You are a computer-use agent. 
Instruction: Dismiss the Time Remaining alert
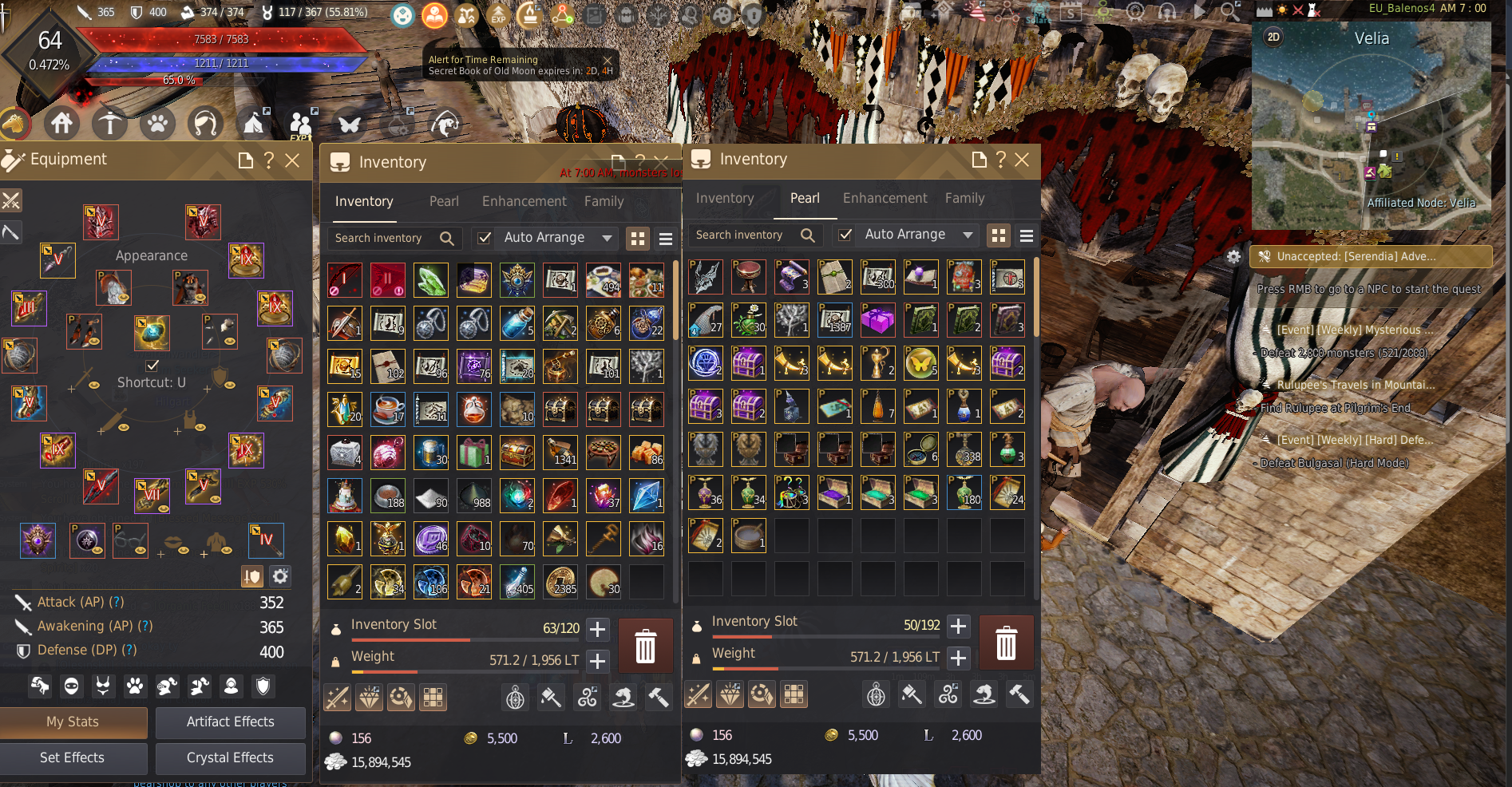click(x=608, y=60)
